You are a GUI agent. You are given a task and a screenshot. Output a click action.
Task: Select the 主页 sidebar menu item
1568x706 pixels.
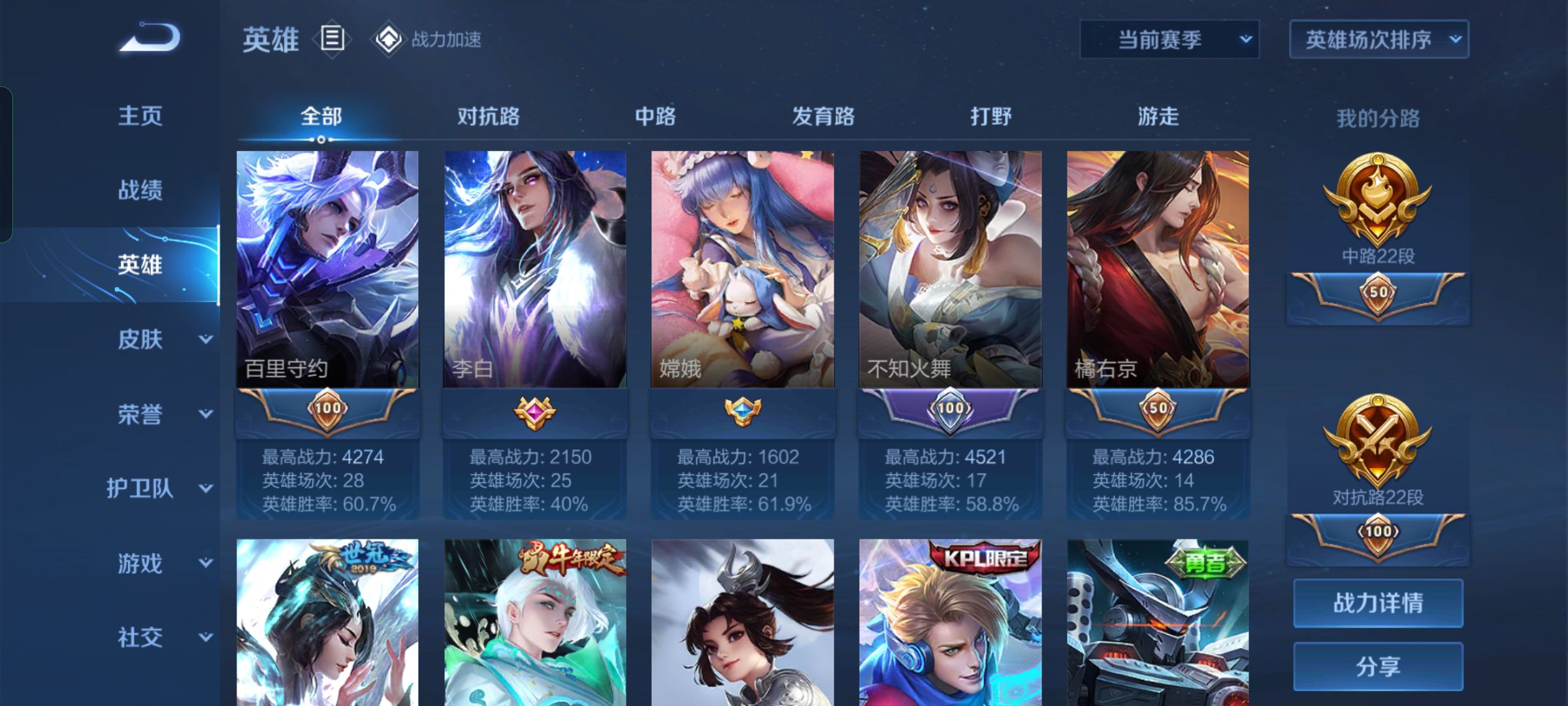click(139, 116)
